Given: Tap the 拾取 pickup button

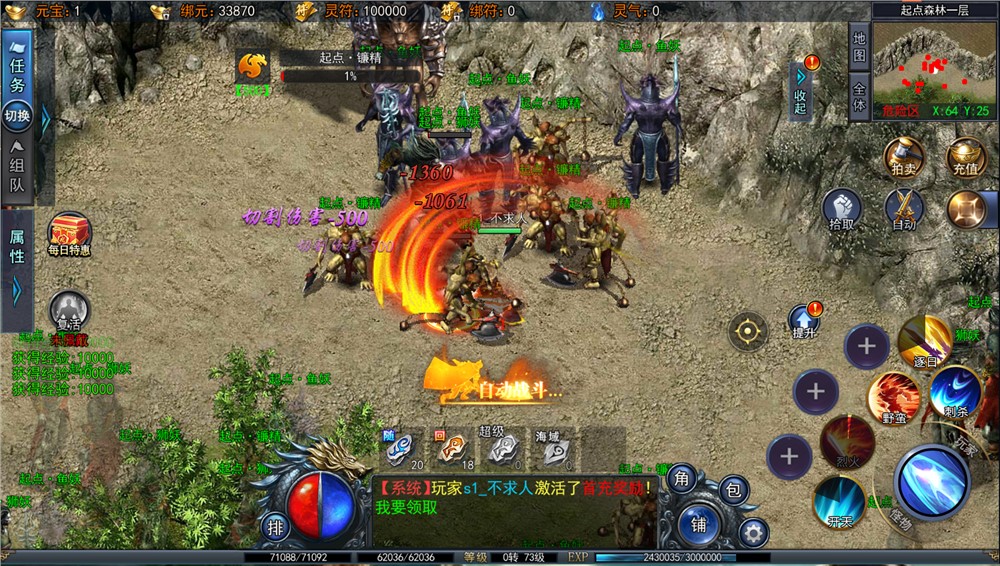Looking at the screenshot, I should pyautogui.click(x=842, y=210).
